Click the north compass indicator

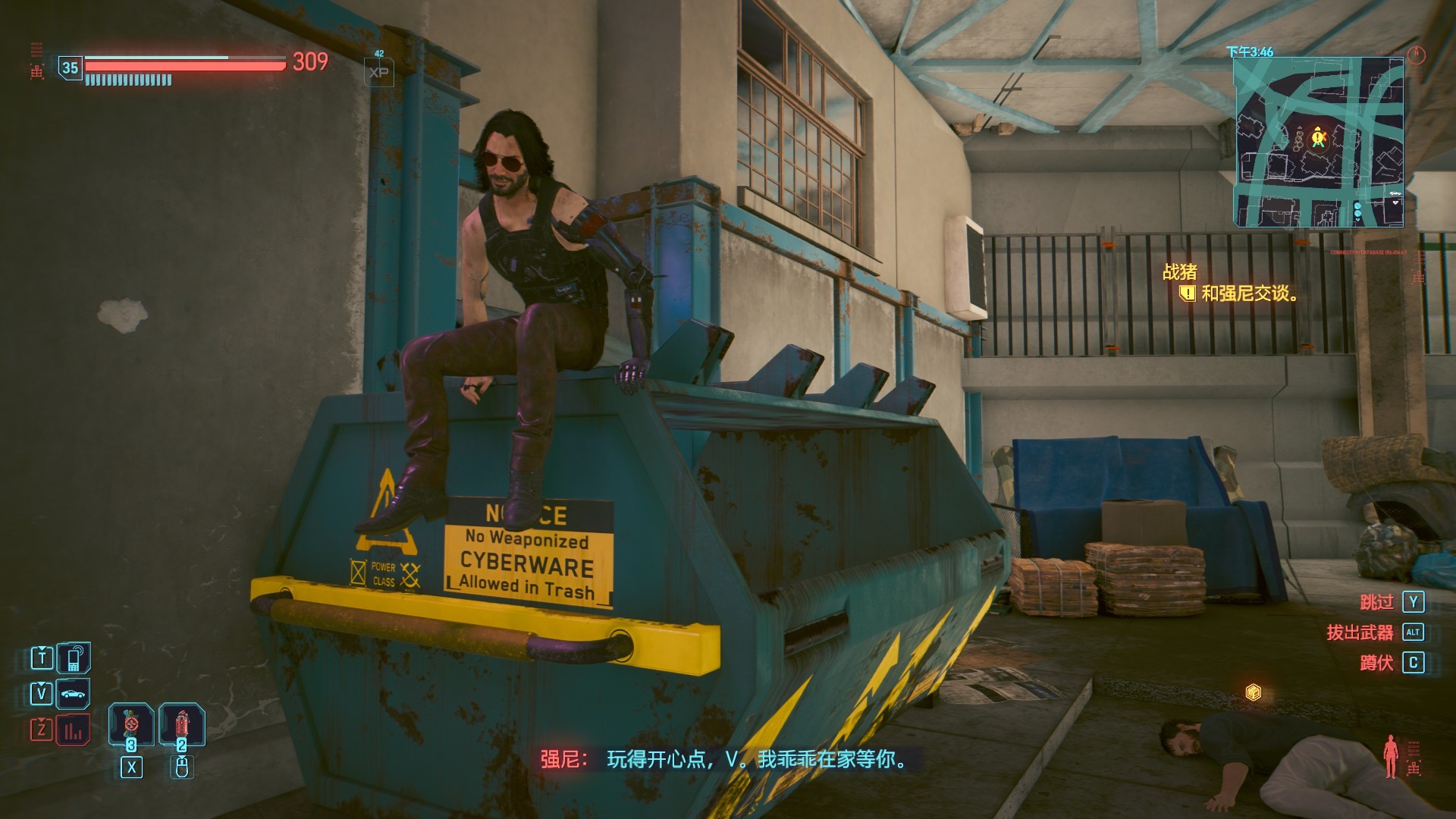point(1416,54)
